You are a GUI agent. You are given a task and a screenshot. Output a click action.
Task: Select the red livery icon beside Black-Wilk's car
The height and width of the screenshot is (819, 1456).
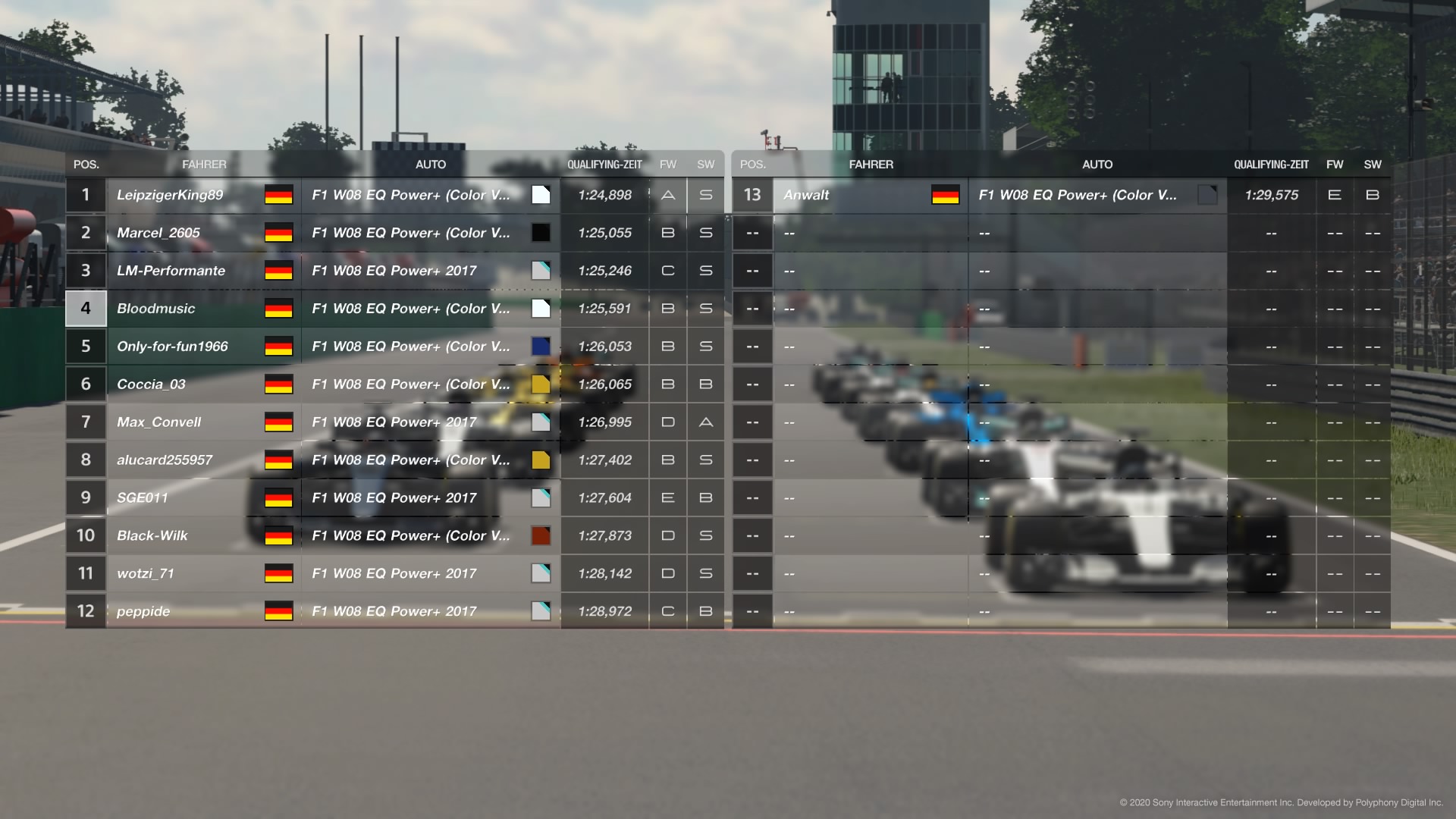click(541, 535)
